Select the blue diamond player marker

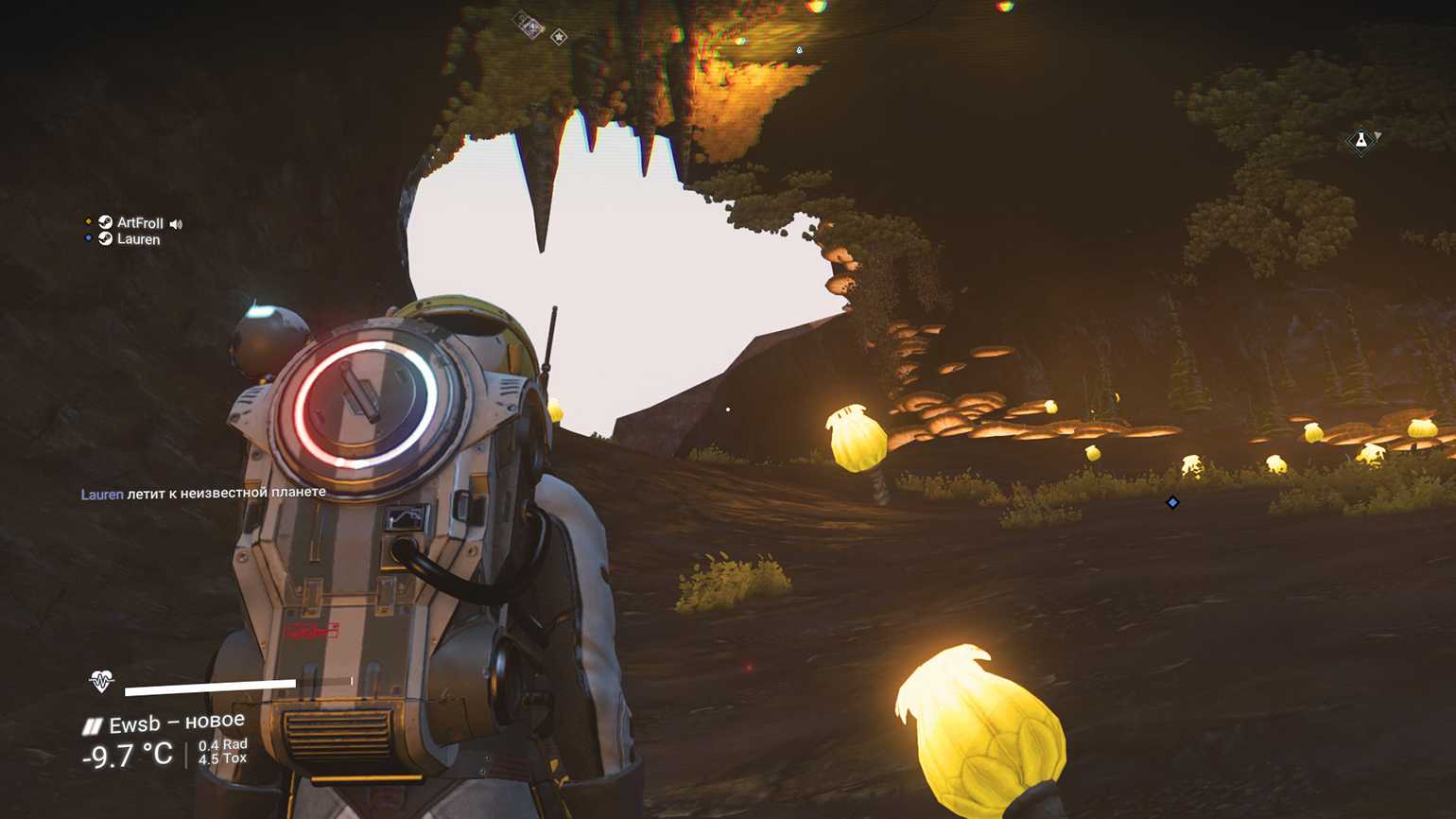[1172, 502]
